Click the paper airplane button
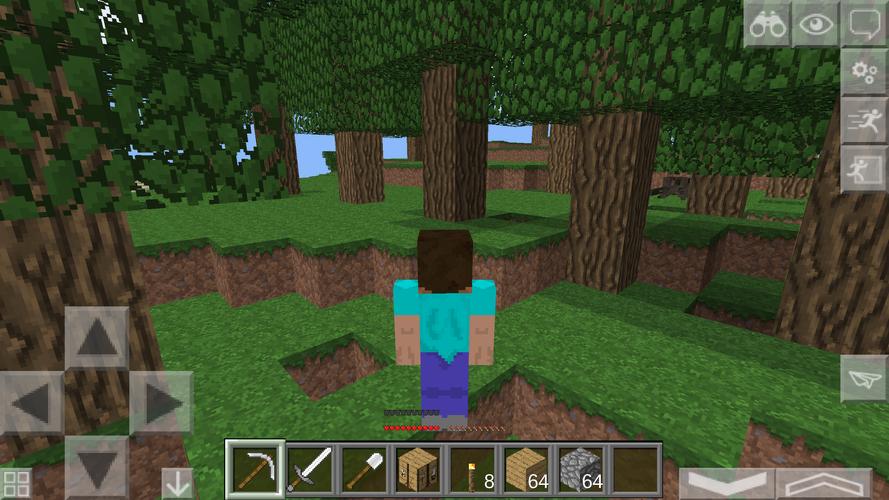The image size is (889, 500). tap(863, 379)
